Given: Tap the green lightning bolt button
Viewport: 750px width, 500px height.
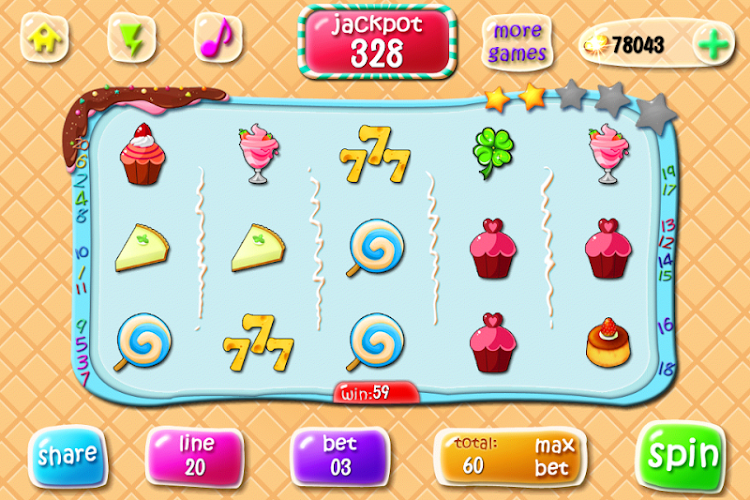Looking at the screenshot, I should tap(130, 40).
